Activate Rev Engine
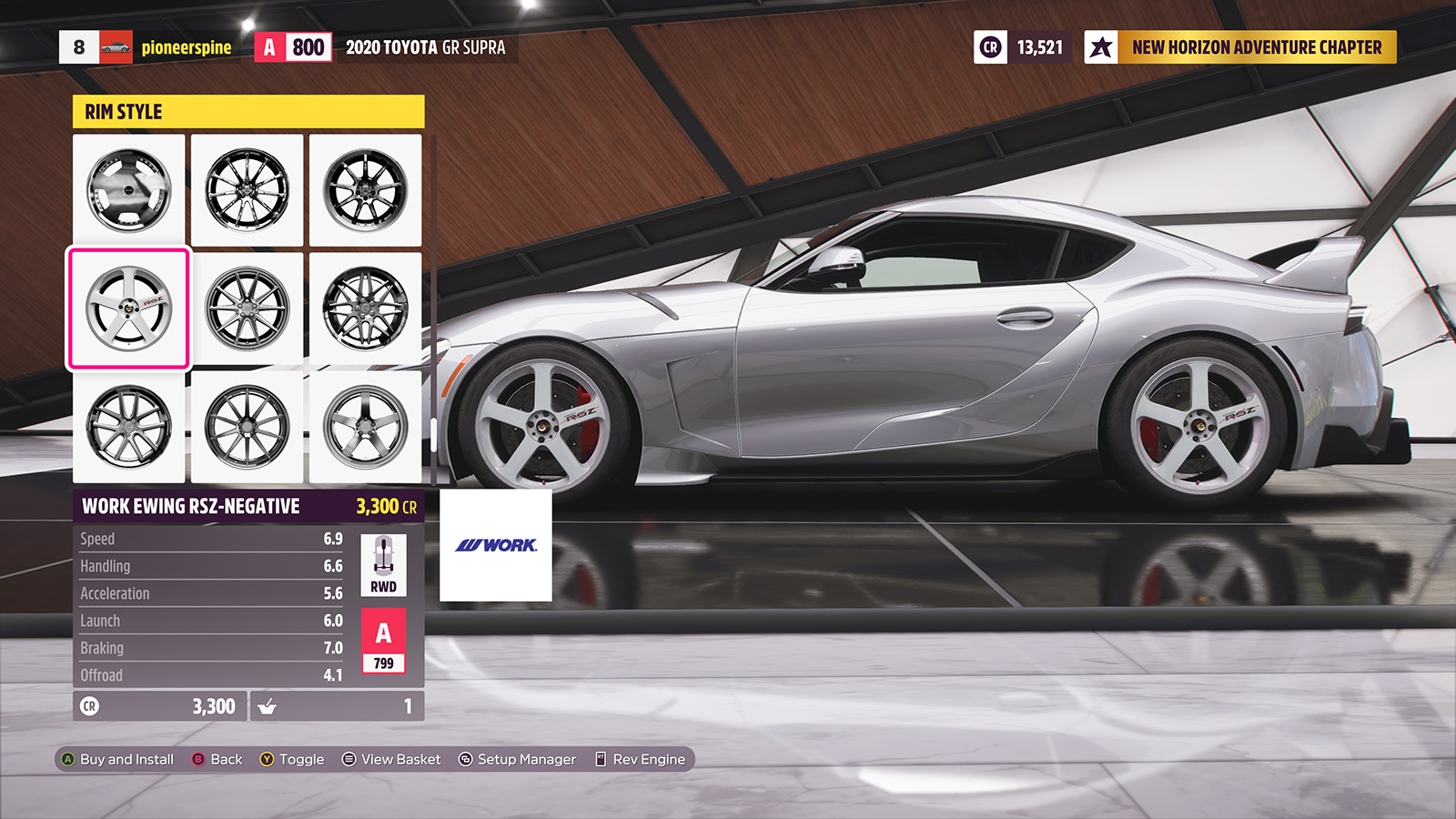This screenshot has height=819, width=1456. [x=640, y=759]
